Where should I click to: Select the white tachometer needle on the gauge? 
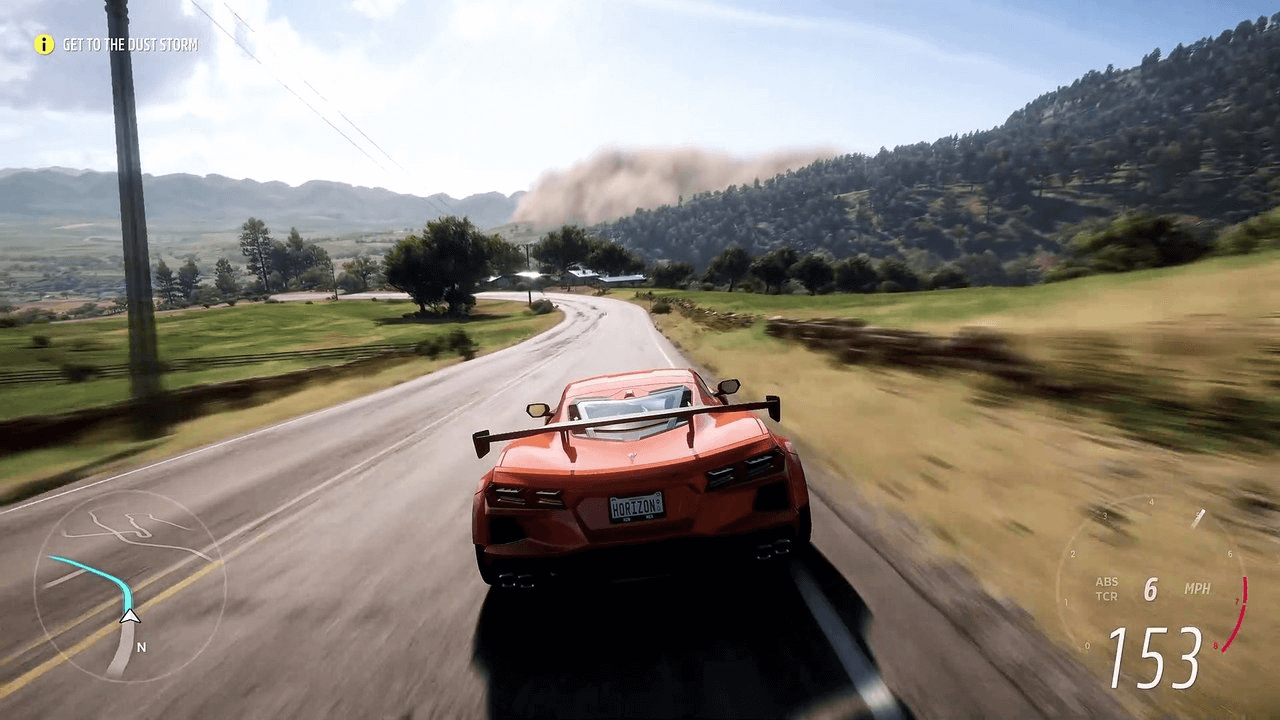tap(1198, 517)
